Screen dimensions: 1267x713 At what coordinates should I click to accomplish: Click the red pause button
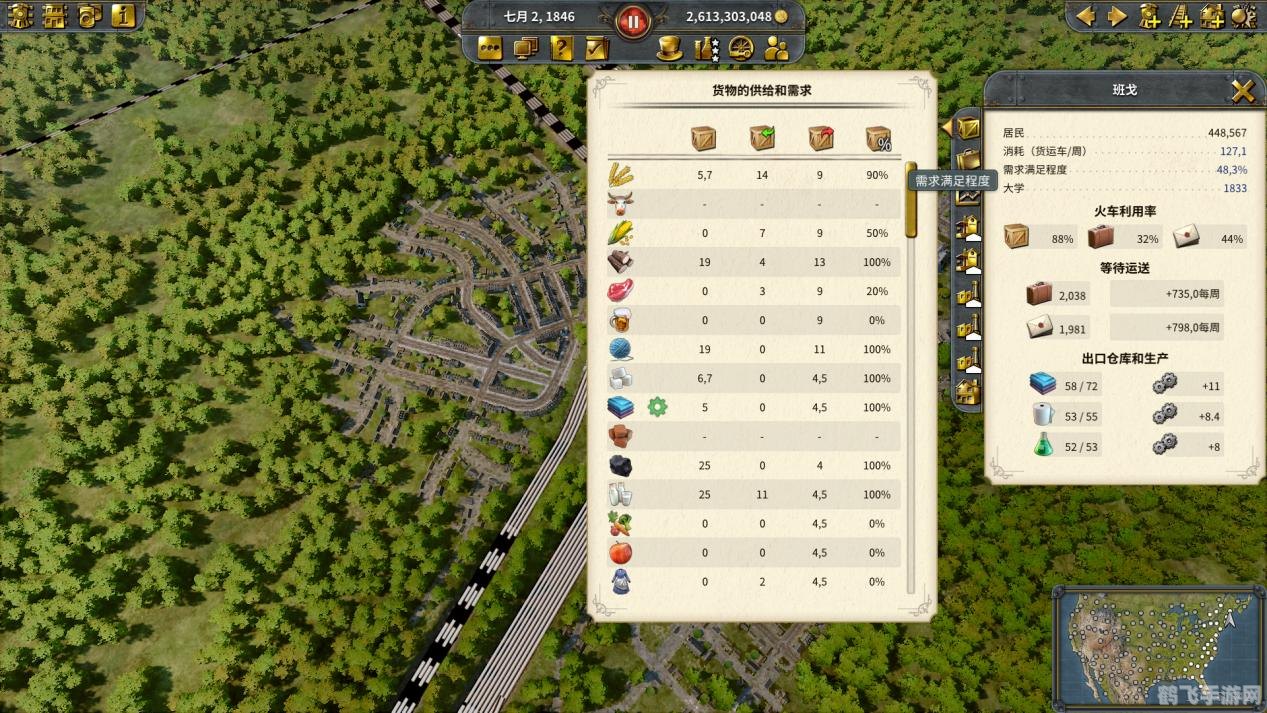pos(632,19)
